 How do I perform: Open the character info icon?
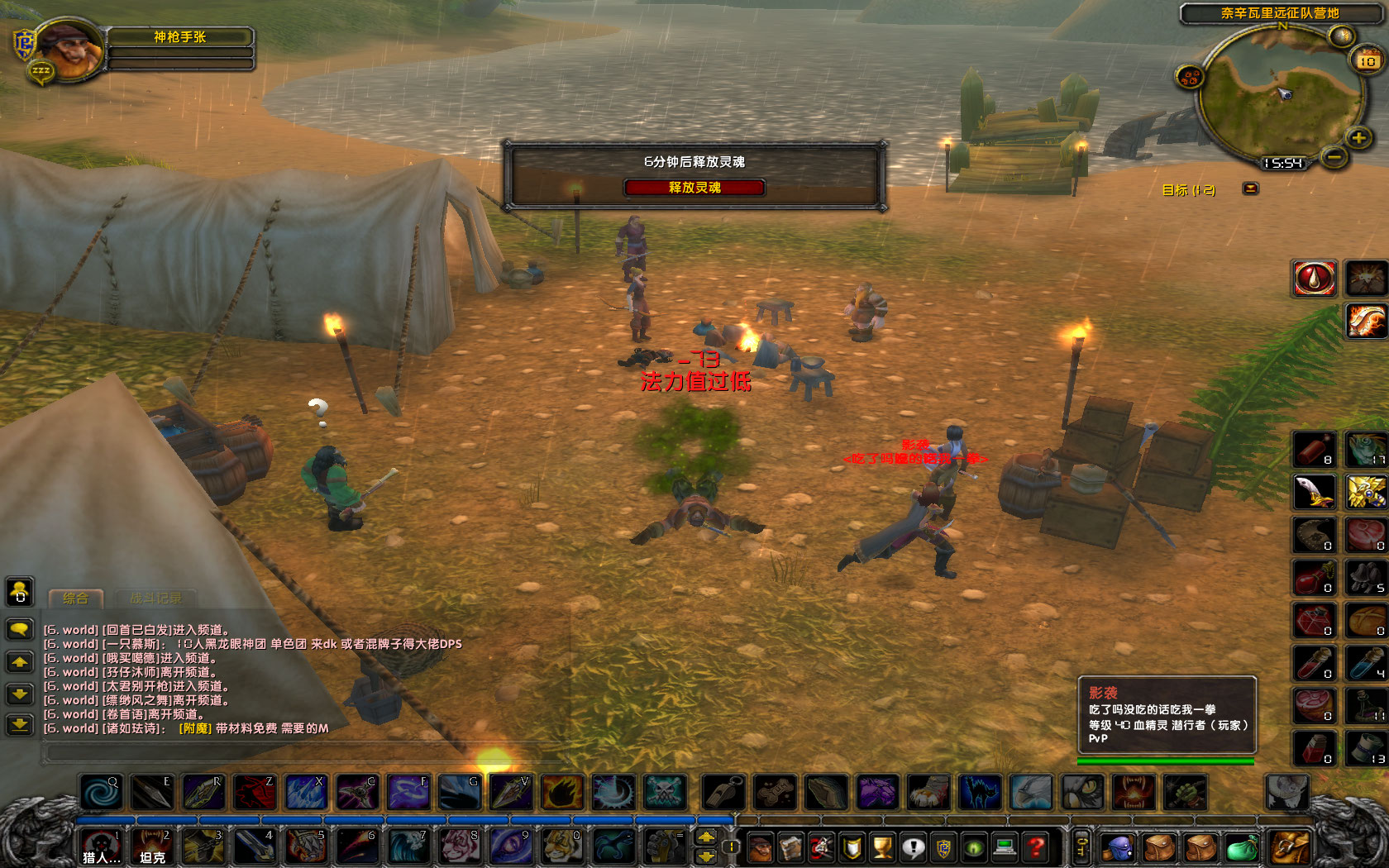click(761, 846)
